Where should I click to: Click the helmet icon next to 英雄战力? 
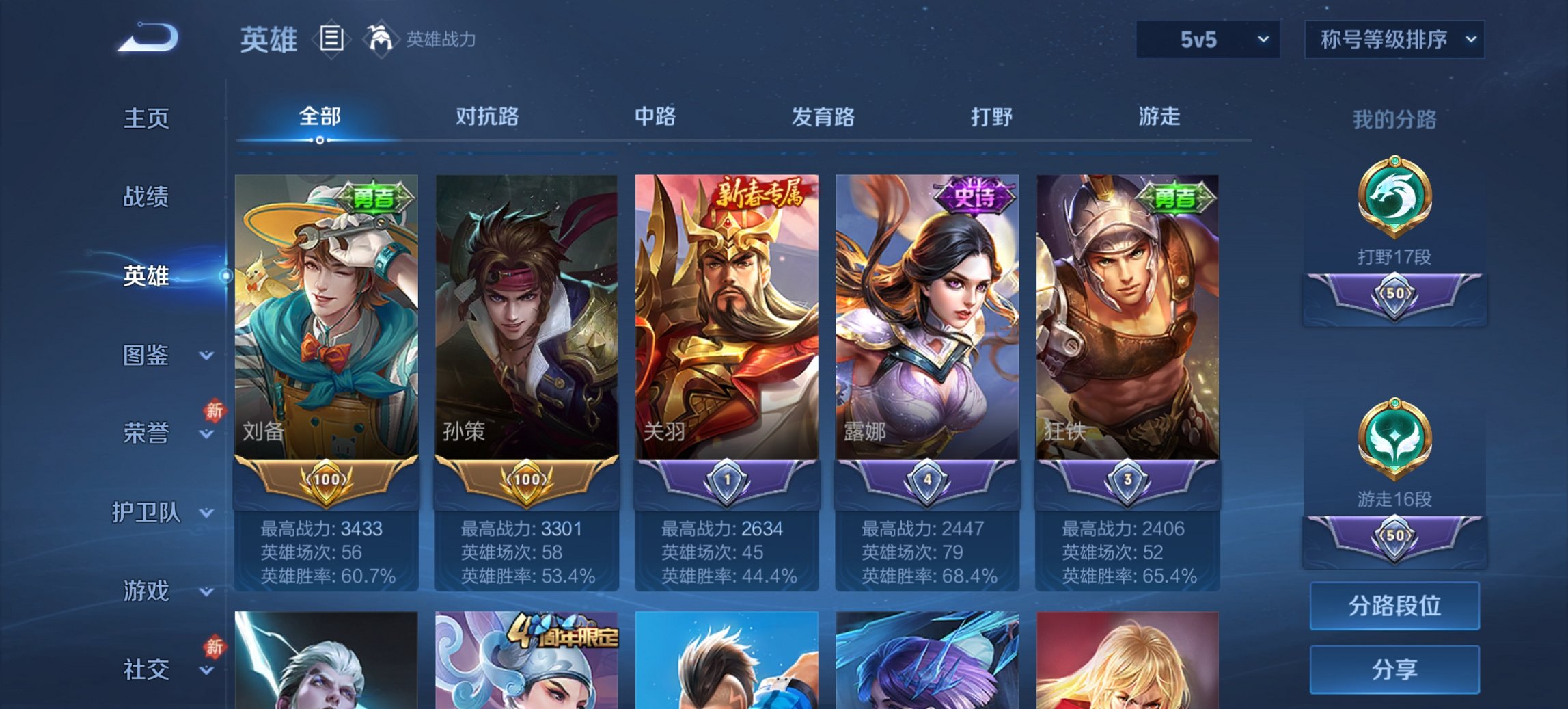click(380, 38)
